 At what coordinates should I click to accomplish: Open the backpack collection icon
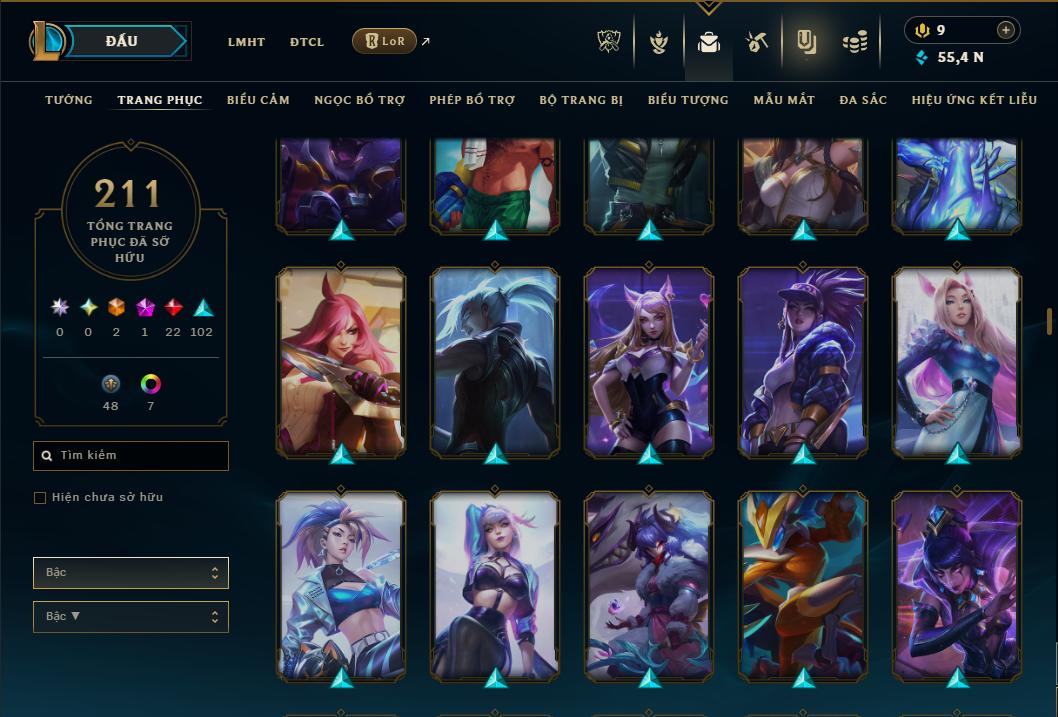(x=709, y=42)
